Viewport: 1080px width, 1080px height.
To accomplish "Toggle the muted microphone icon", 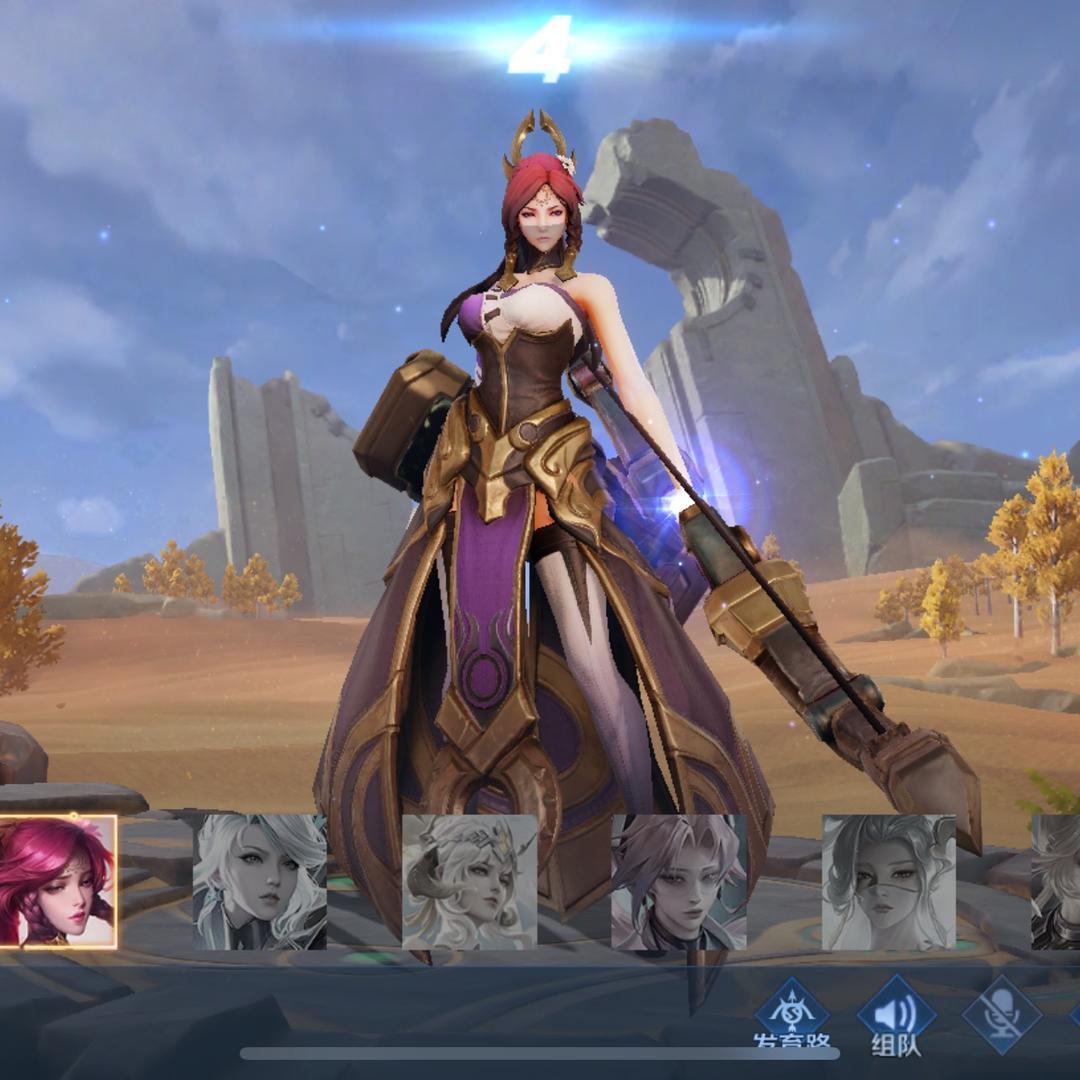I will coord(1001,1014).
